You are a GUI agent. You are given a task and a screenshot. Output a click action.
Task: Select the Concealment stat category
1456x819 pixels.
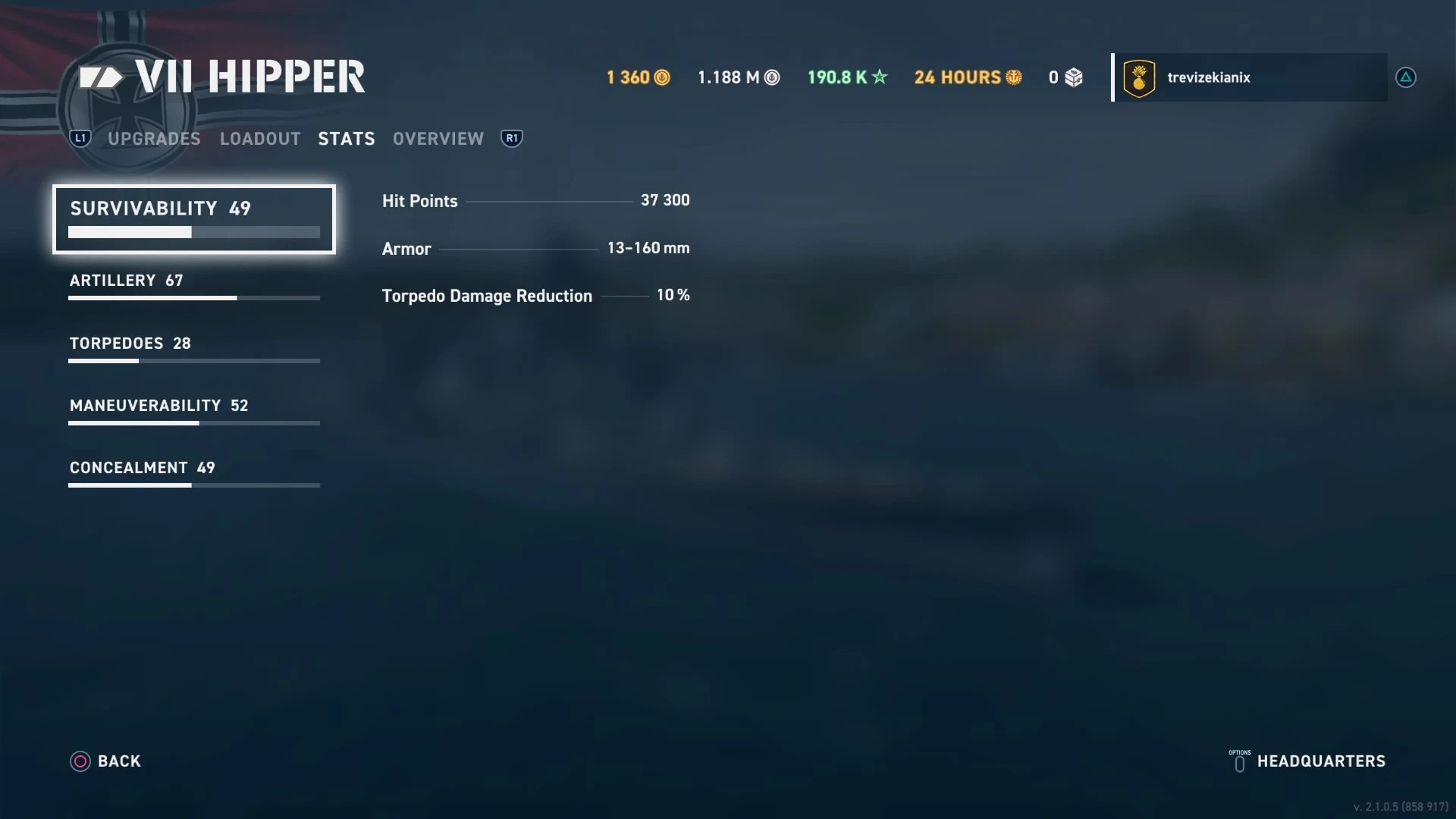(x=193, y=473)
